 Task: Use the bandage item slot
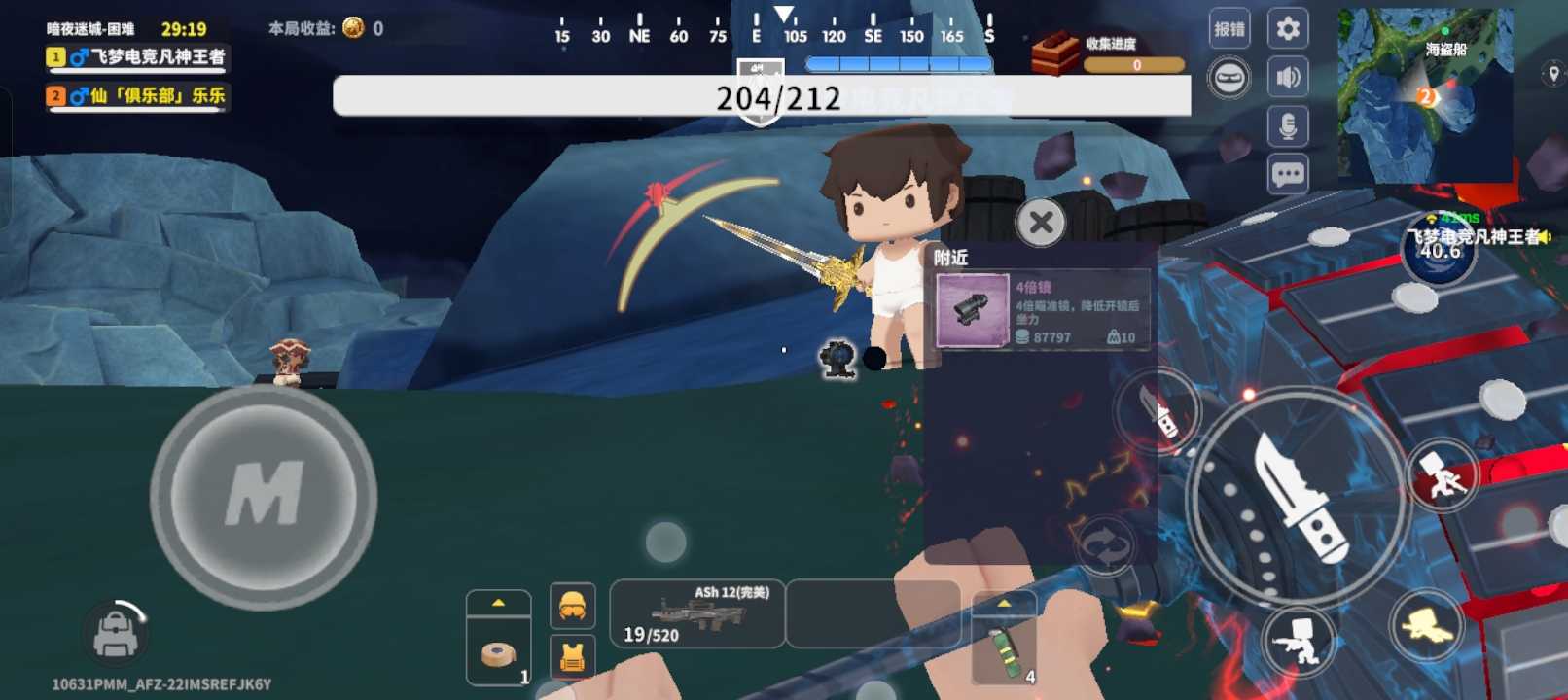point(499,653)
